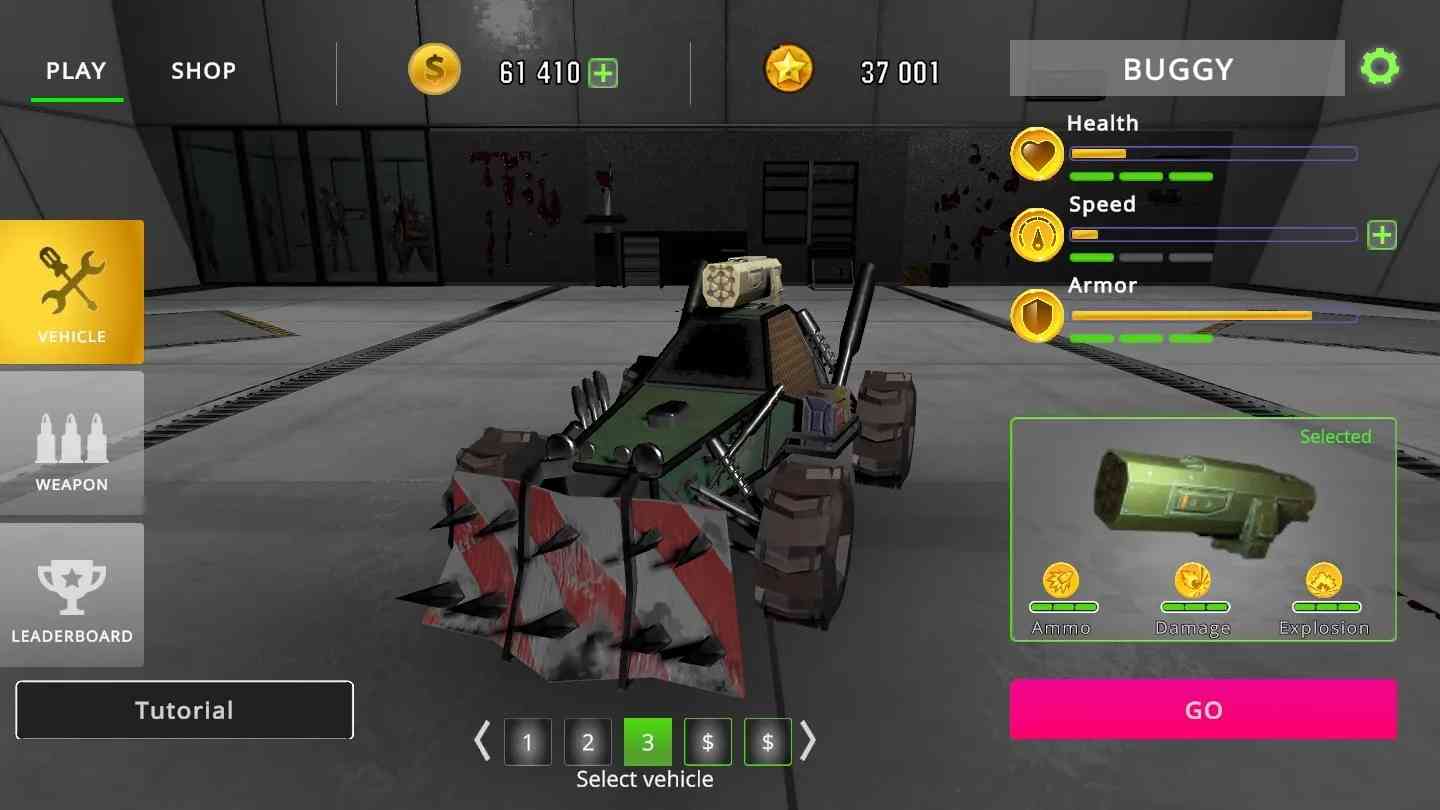The width and height of the screenshot is (1440, 810).
Task: Choose vehicle slot 1
Action: 527,742
